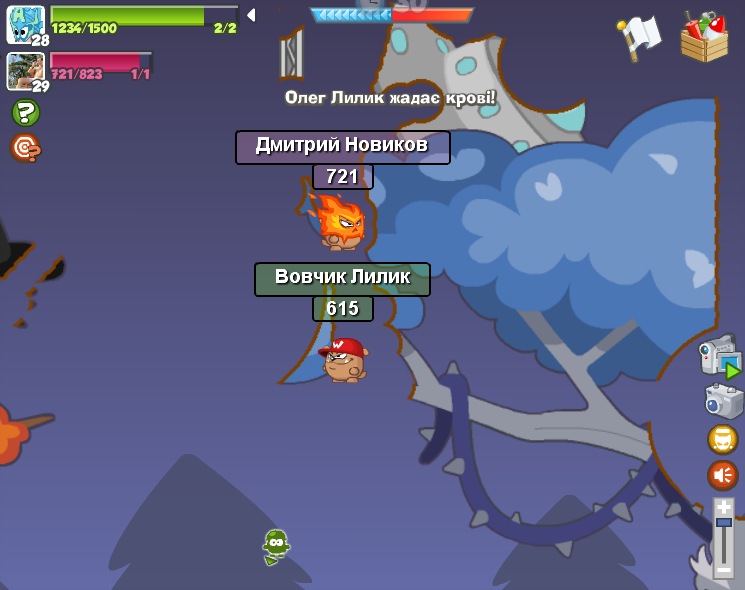The image size is (745, 590).
Task: Open the crate of items inventory
Action: tap(704, 37)
